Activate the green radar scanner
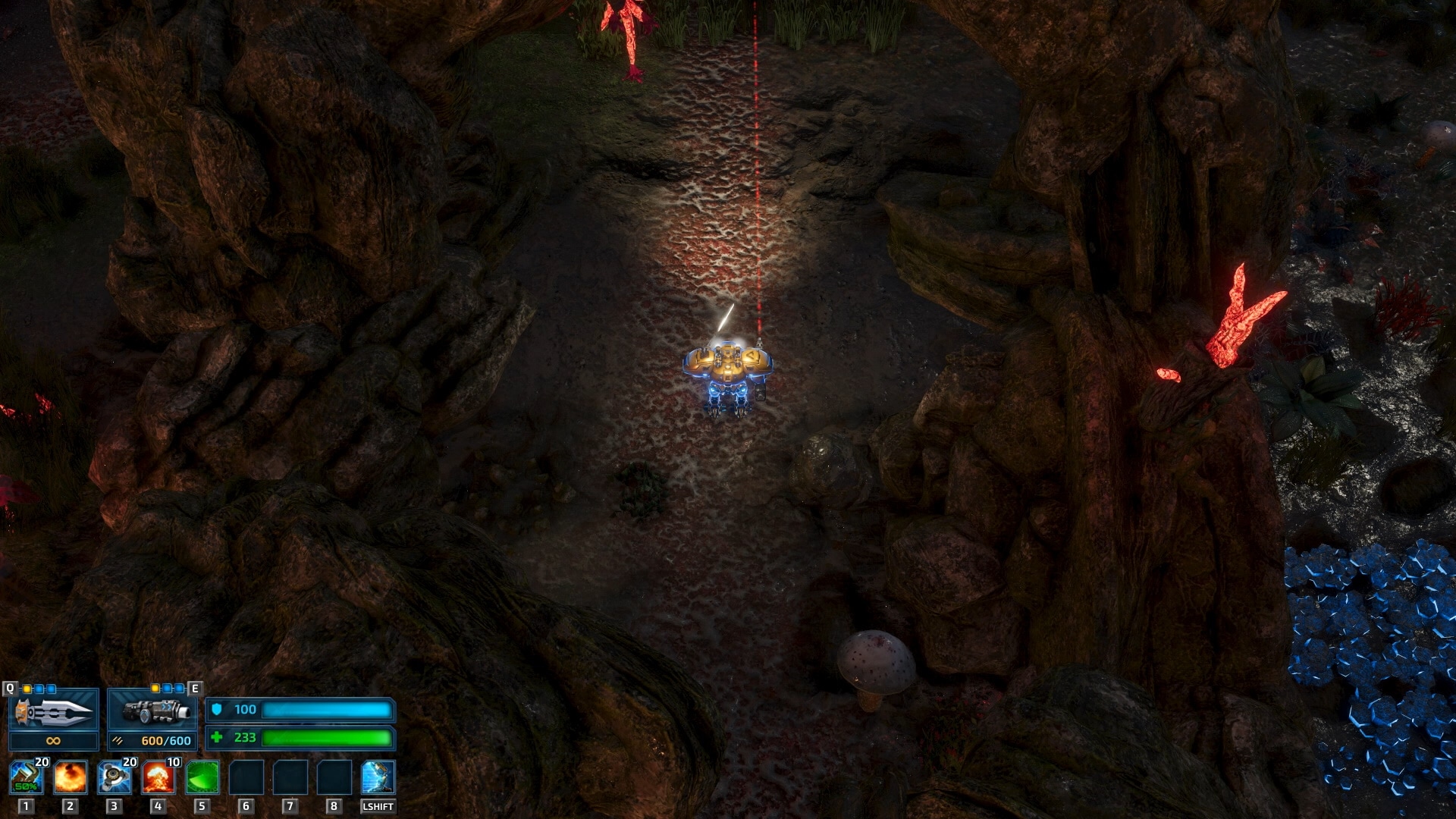1456x819 pixels. pyautogui.click(x=202, y=778)
